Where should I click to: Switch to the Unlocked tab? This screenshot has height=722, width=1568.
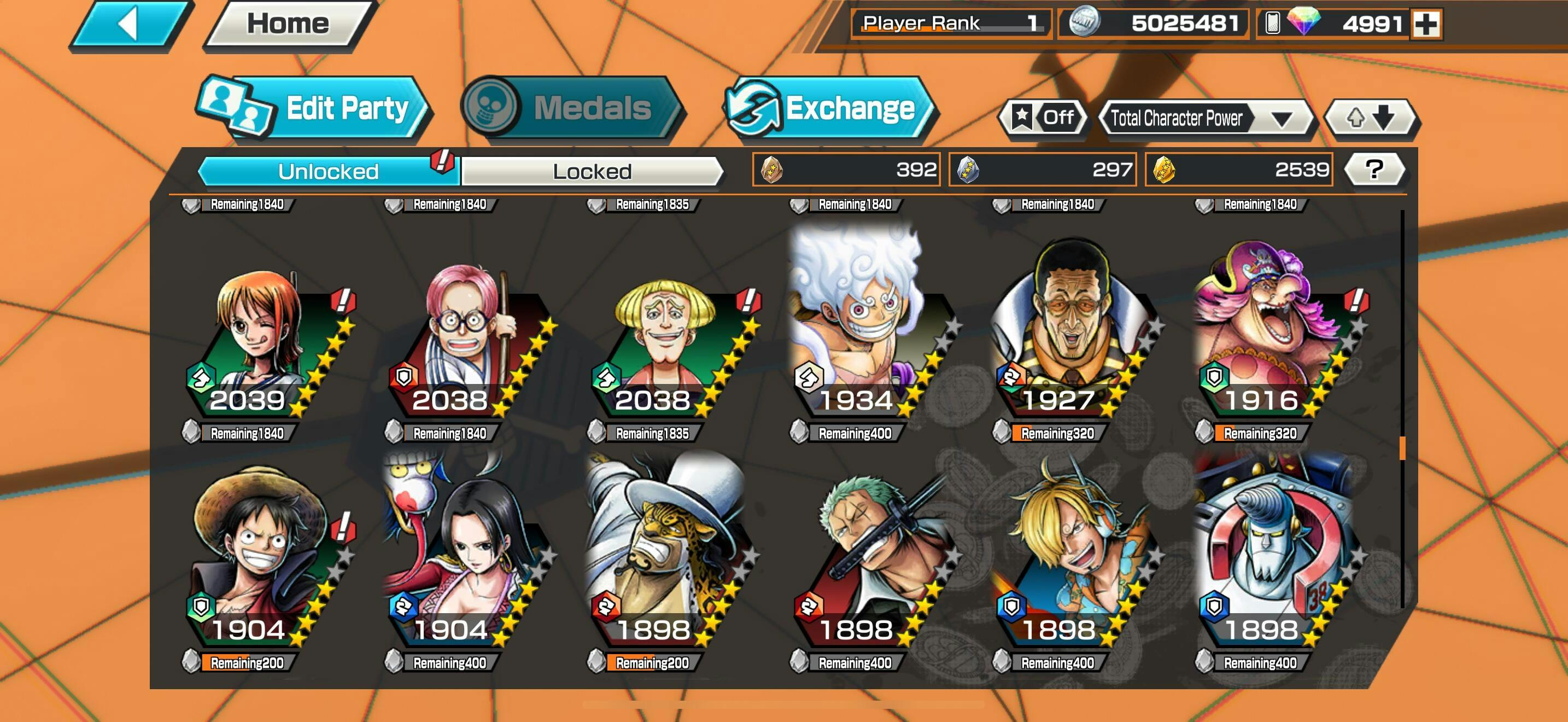click(x=329, y=171)
